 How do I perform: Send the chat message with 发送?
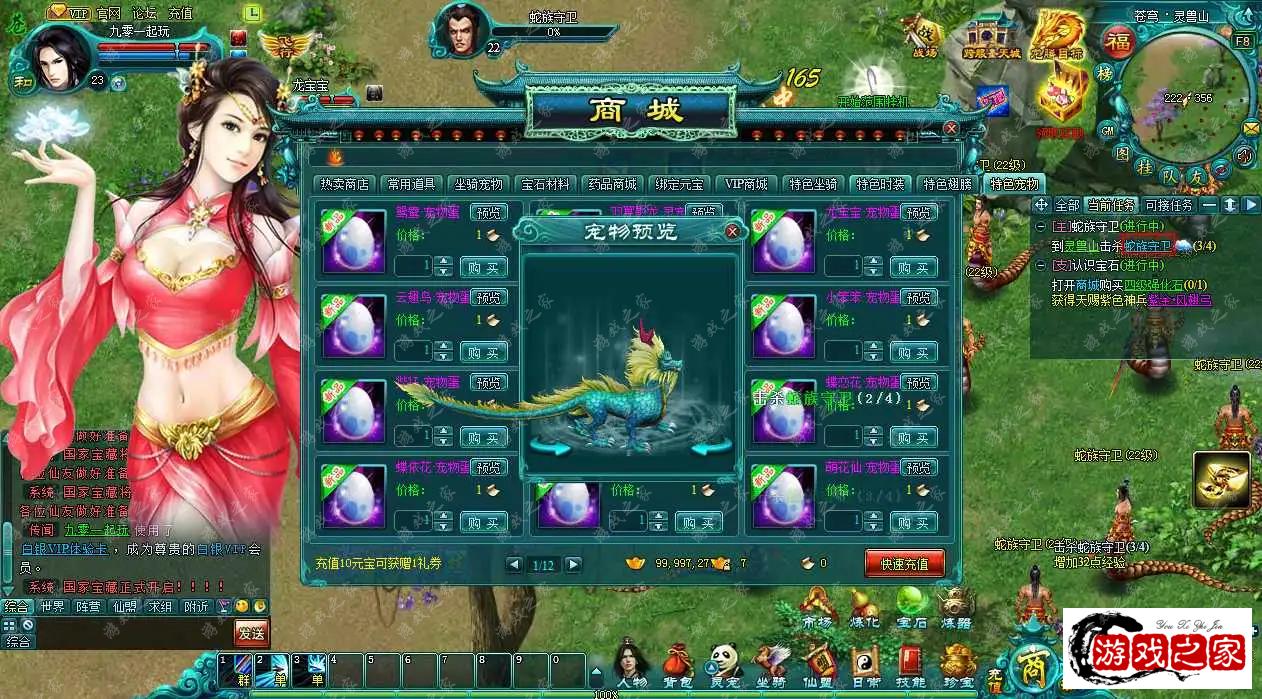pos(251,632)
